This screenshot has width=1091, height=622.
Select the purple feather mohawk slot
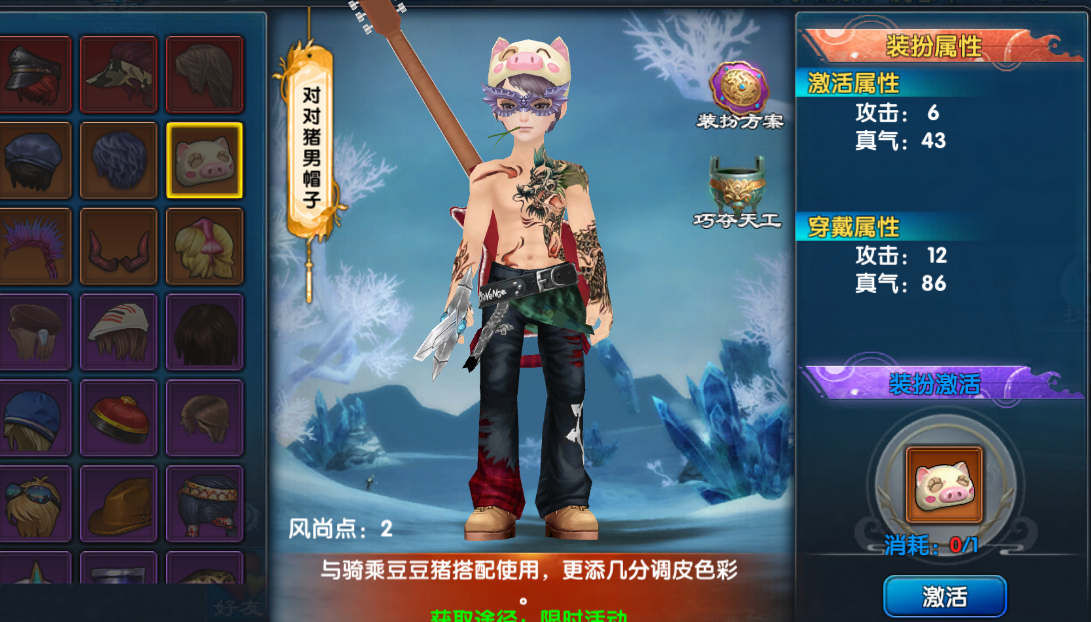point(34,246)
